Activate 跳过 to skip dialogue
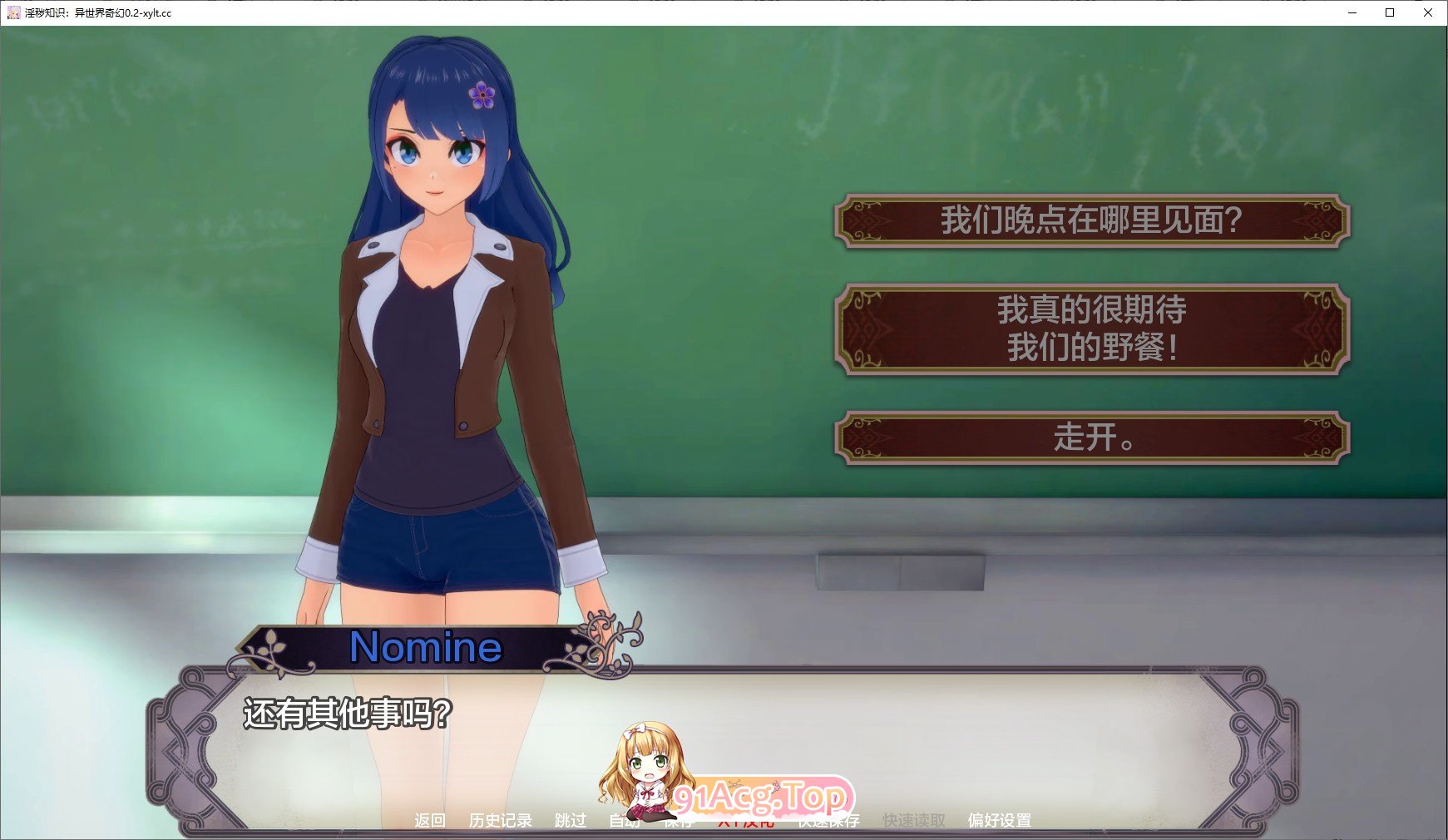Viewport: 1448px width, 840px height. tap(570, 820)
